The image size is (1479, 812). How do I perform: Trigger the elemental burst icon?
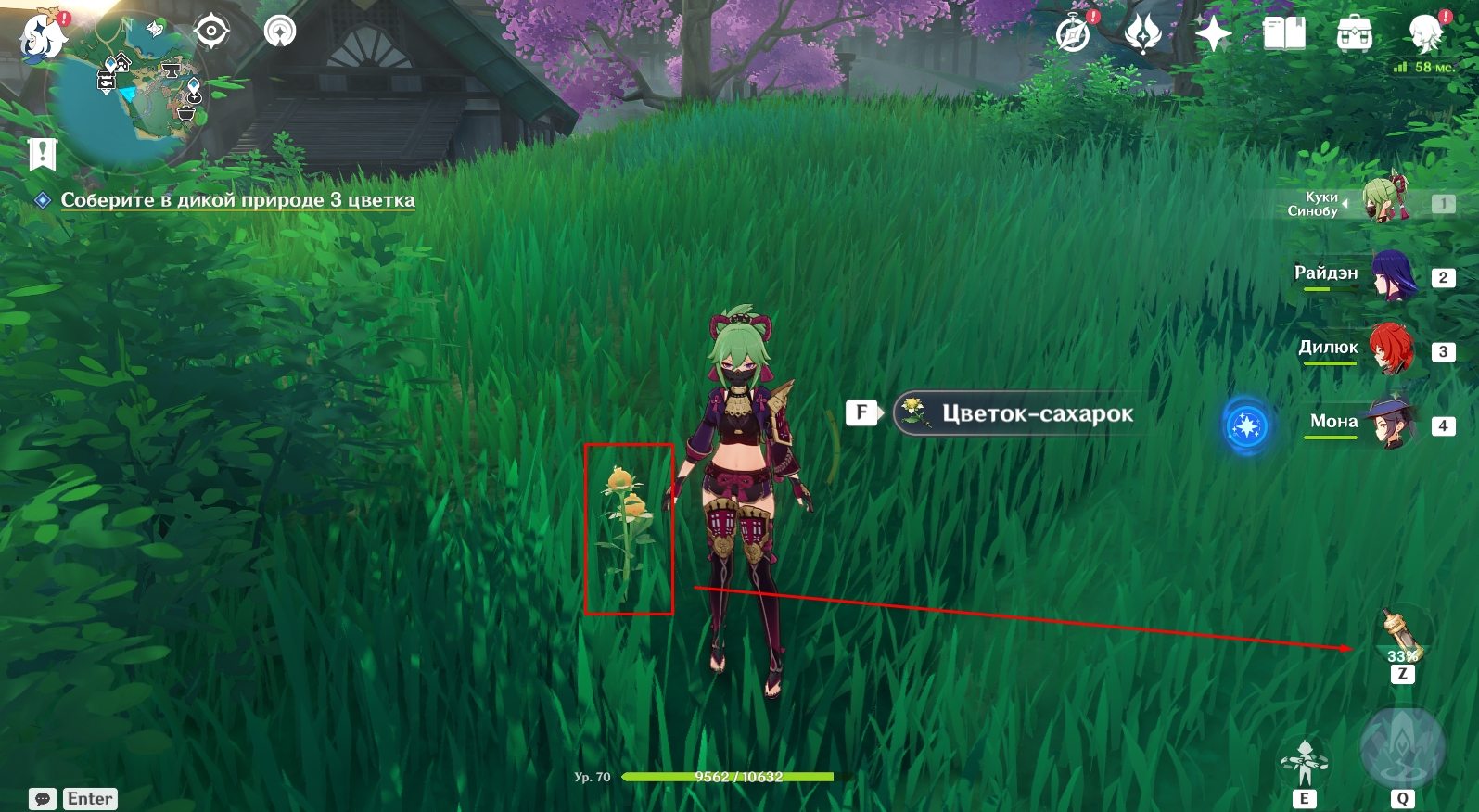point(1402,749)
